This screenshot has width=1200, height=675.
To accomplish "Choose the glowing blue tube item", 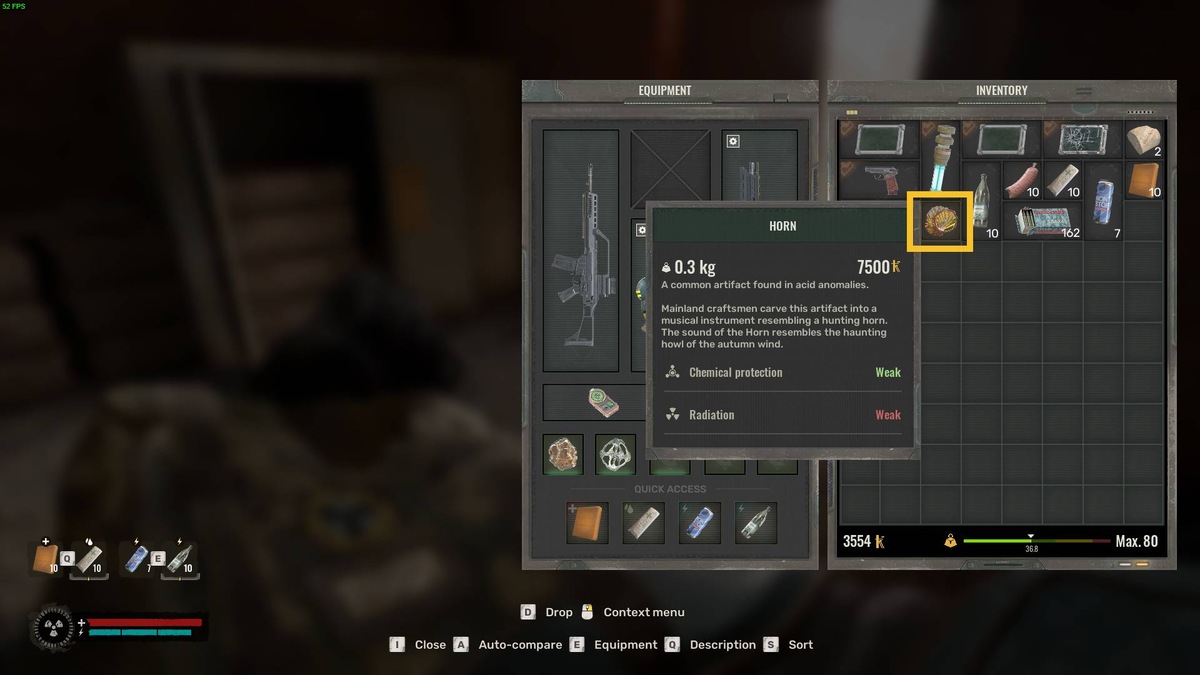I will click(x=940, y=160).
